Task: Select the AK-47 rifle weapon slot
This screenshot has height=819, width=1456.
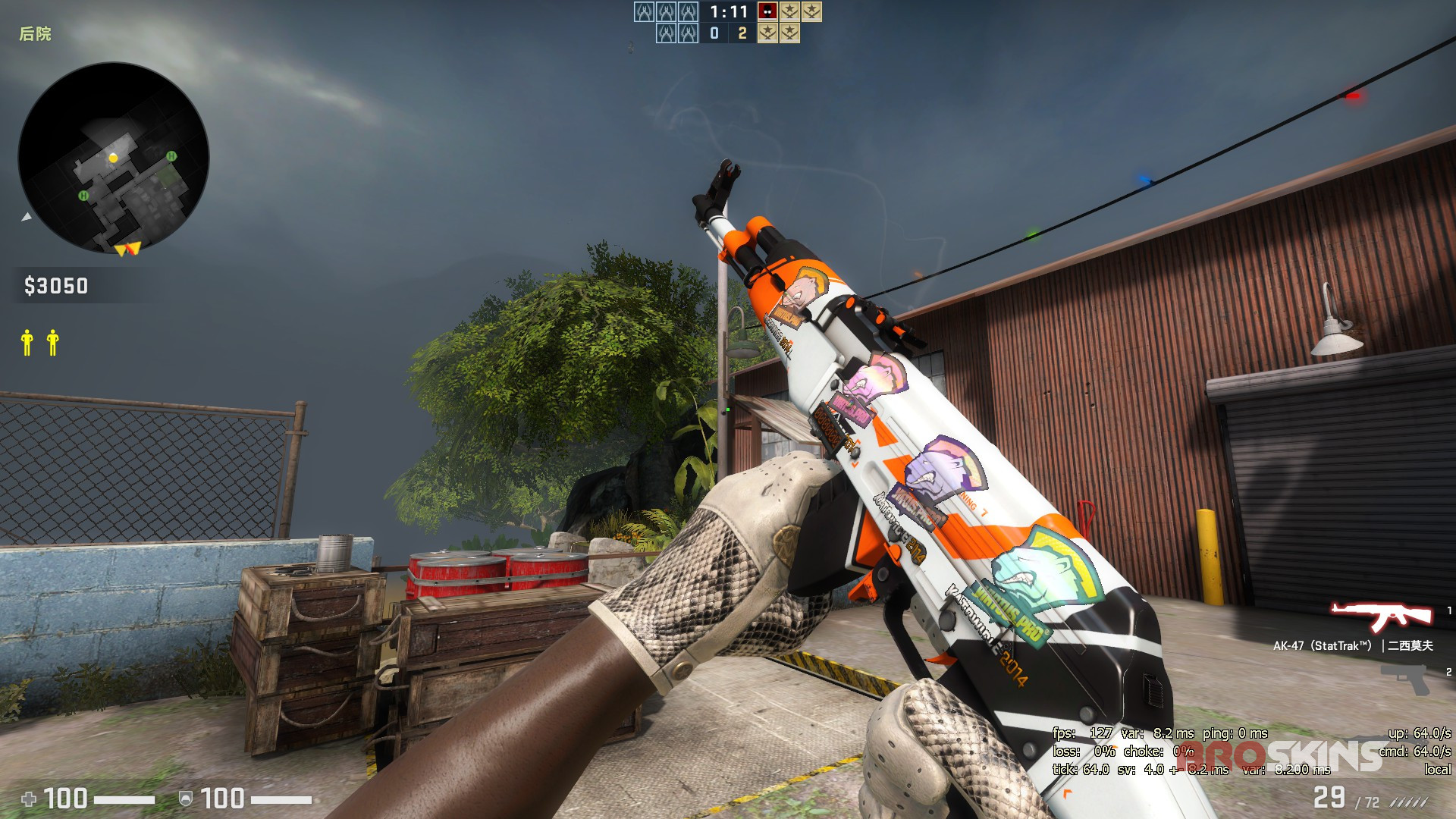Action: (1380, 617)
